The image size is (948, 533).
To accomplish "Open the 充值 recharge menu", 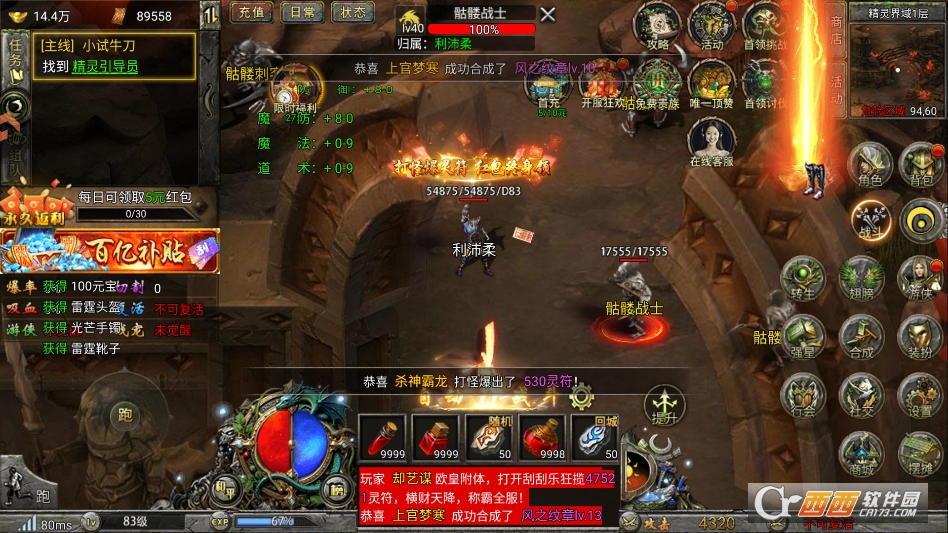I will [251, 13].
